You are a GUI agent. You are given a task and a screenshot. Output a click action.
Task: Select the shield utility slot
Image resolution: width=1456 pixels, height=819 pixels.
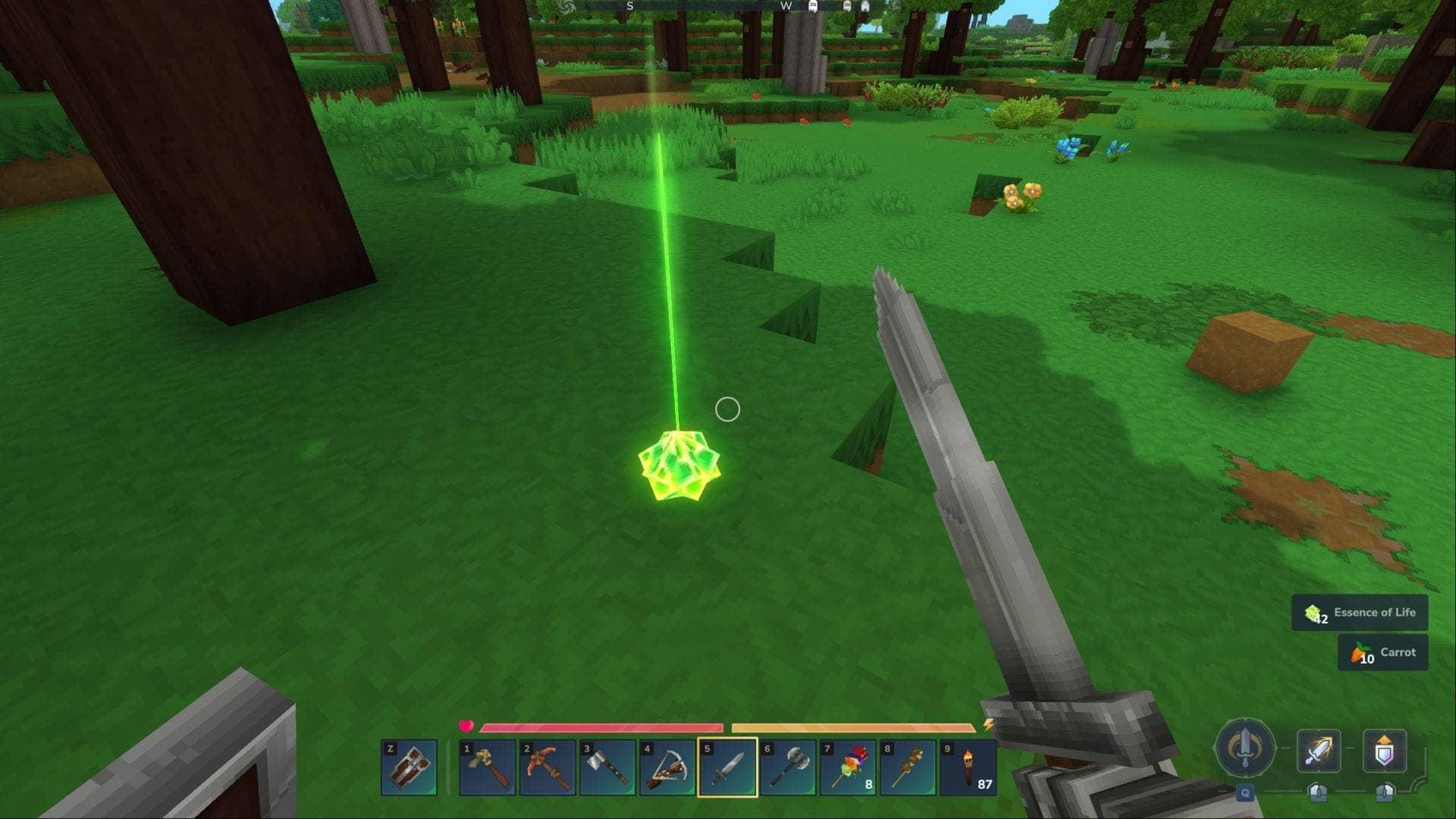tap(409, 767)
